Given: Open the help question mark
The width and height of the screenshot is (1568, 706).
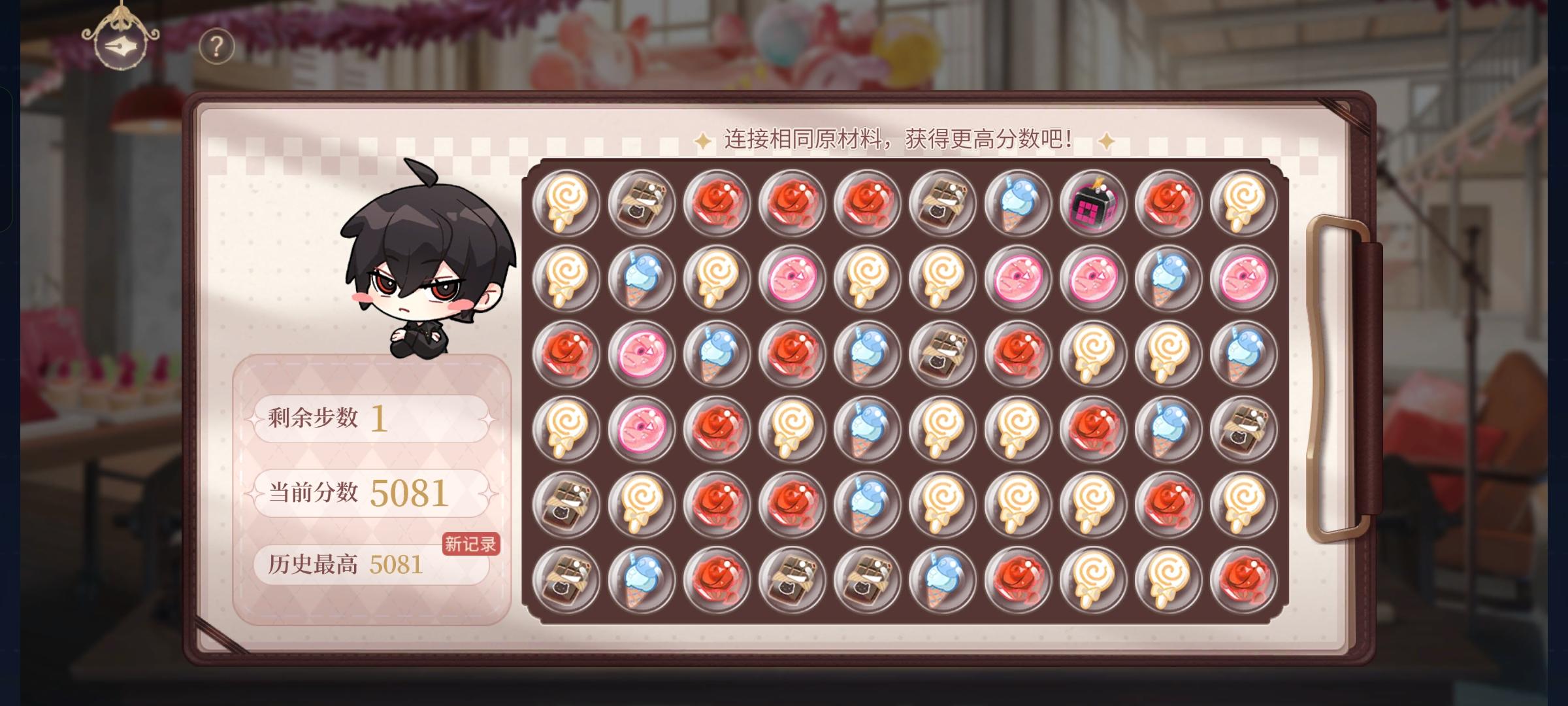Looking at the screenshot, I should click(x=216, y=48).
